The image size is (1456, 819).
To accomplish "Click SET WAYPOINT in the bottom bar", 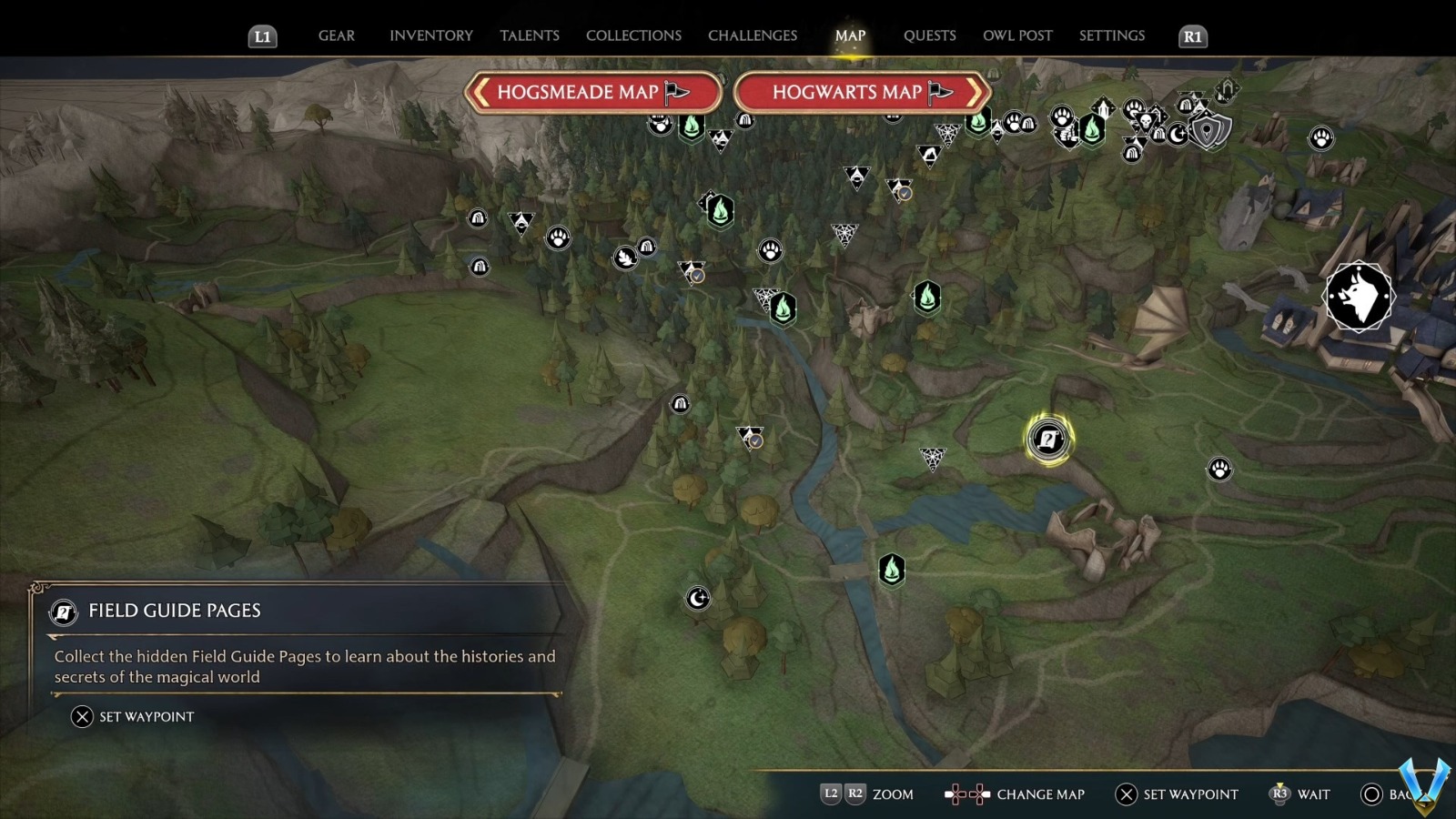I will 1177,794.
